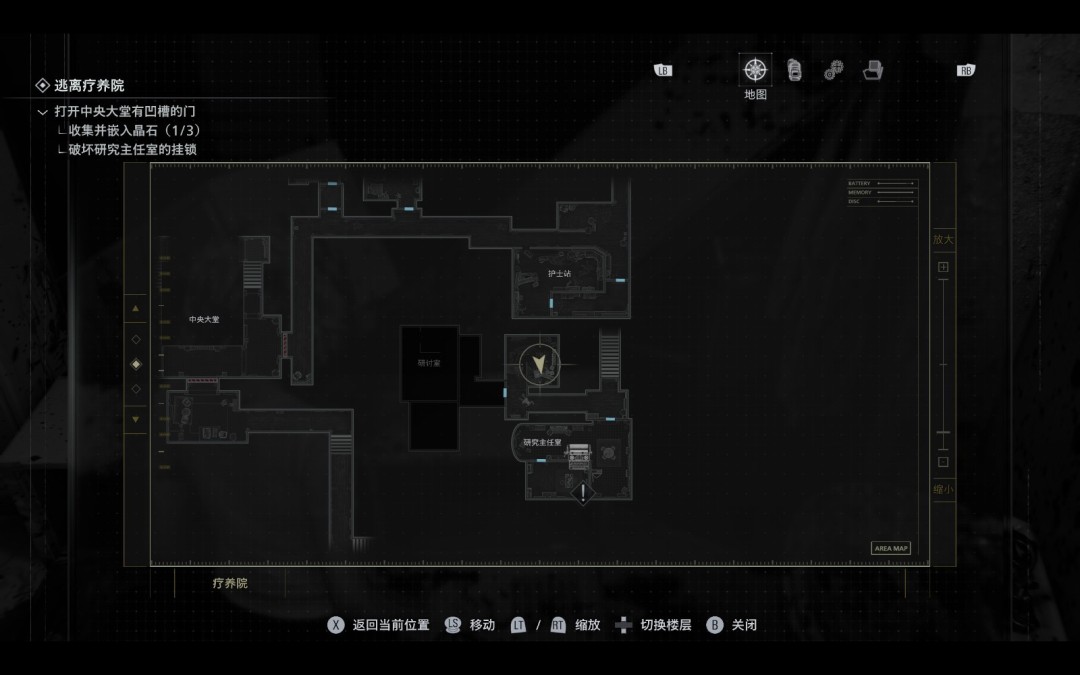Screen dimensions: 1080x675
Task: Click the safe icon in the research director's room
Action: (580, 457)
